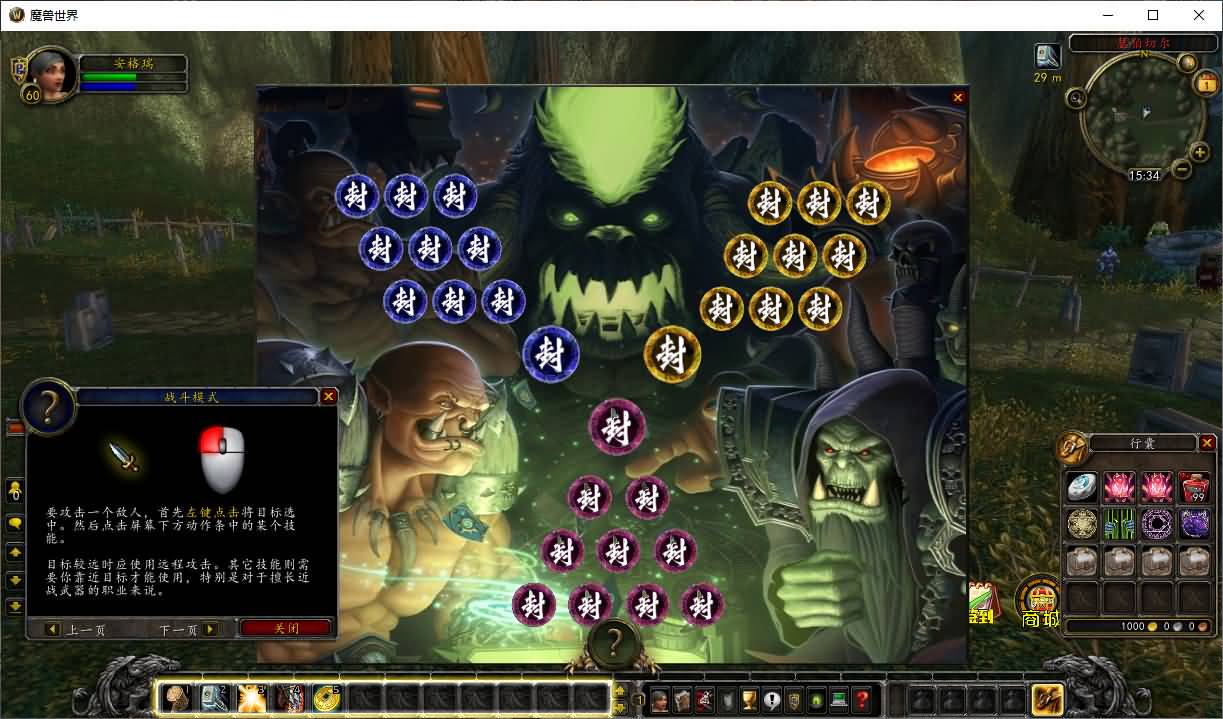
Task: Activate the glowing burst skill in hotbar
Action: click(x=251, y=697)
